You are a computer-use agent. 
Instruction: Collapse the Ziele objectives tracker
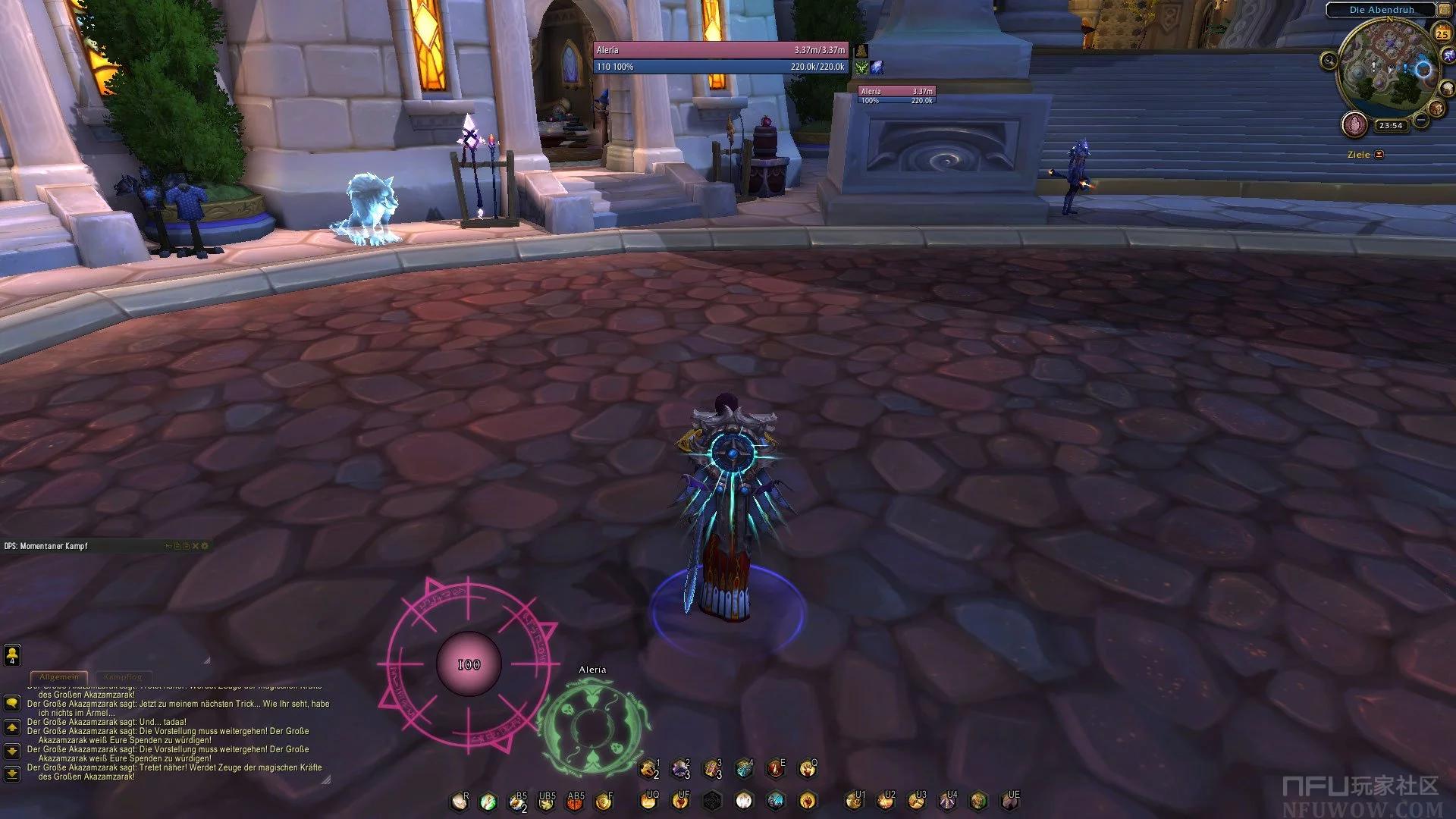[x=1379, y=155]
